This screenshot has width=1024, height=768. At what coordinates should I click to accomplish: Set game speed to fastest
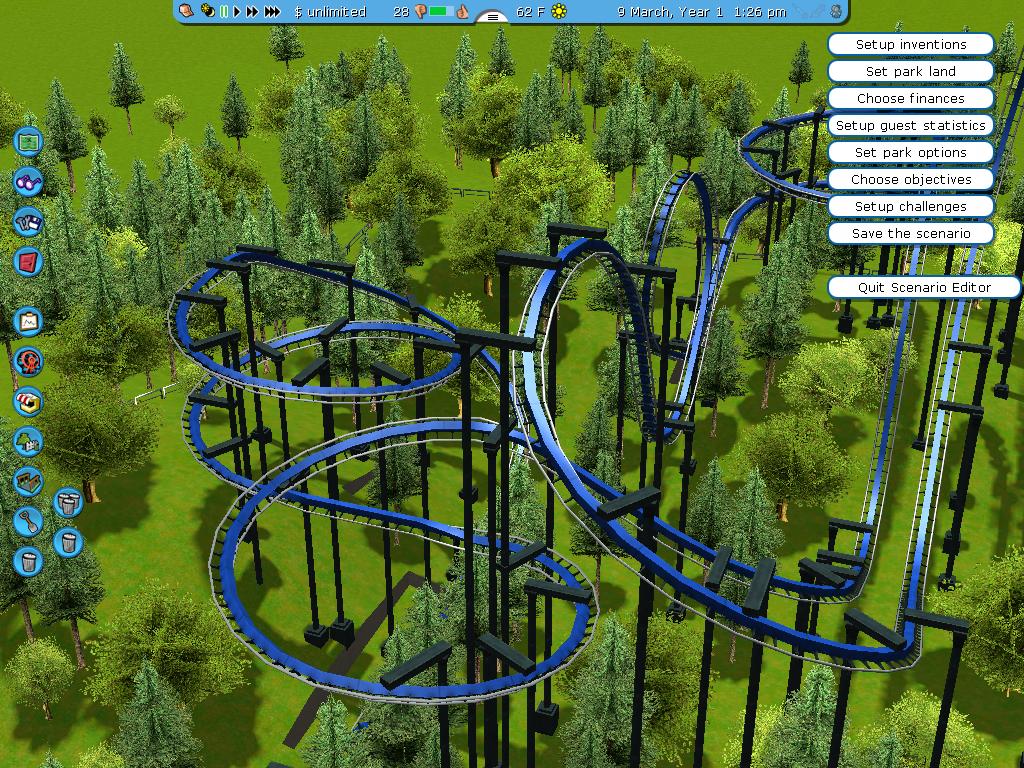point(273,11)
